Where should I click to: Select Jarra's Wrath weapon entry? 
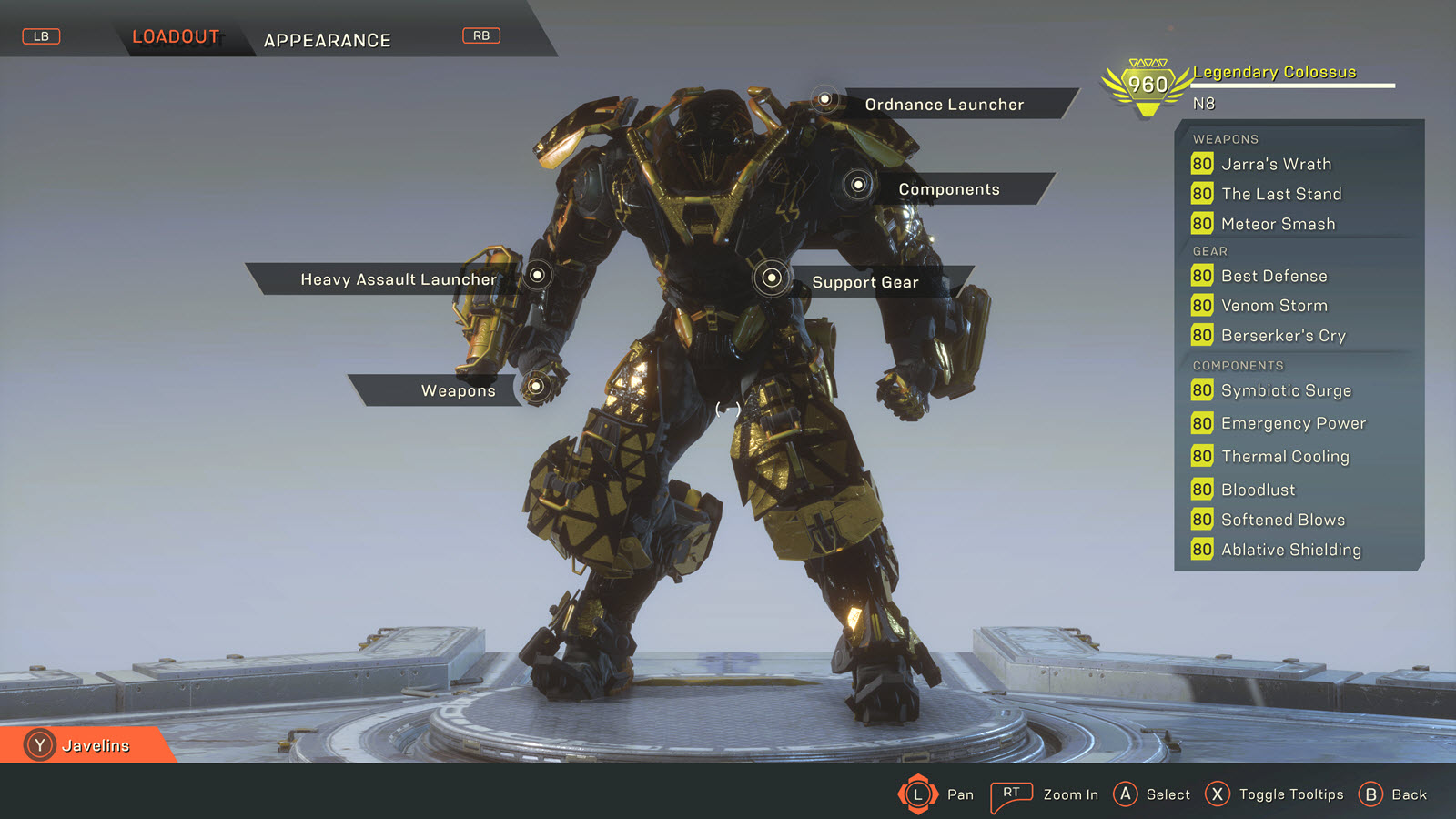tap(1276, 164)
